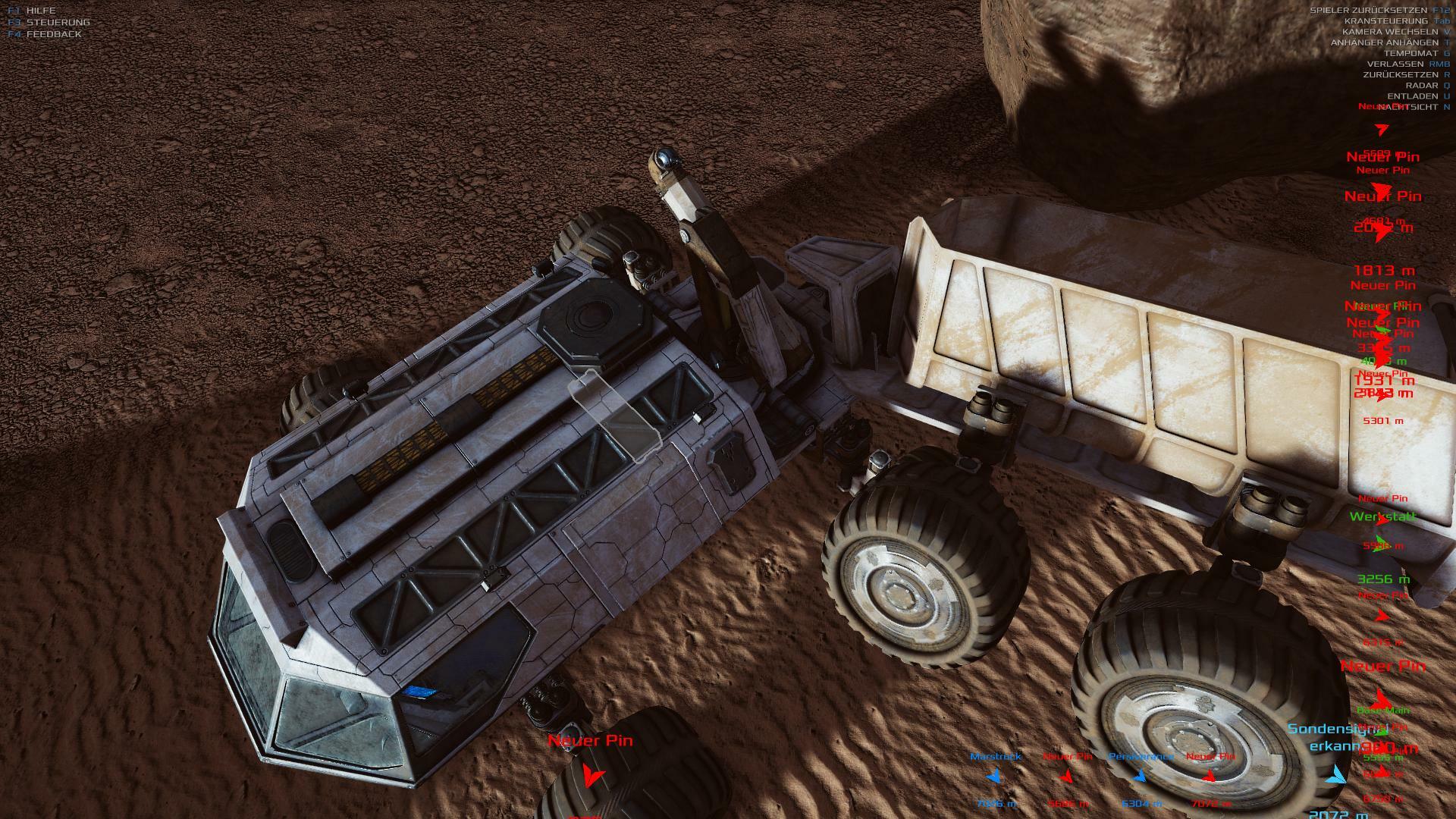This screenshot has width=1456, height=819.
Task: Select the cyan Sondensignal erkannt marker
Action: click(x=1337, y=775)
